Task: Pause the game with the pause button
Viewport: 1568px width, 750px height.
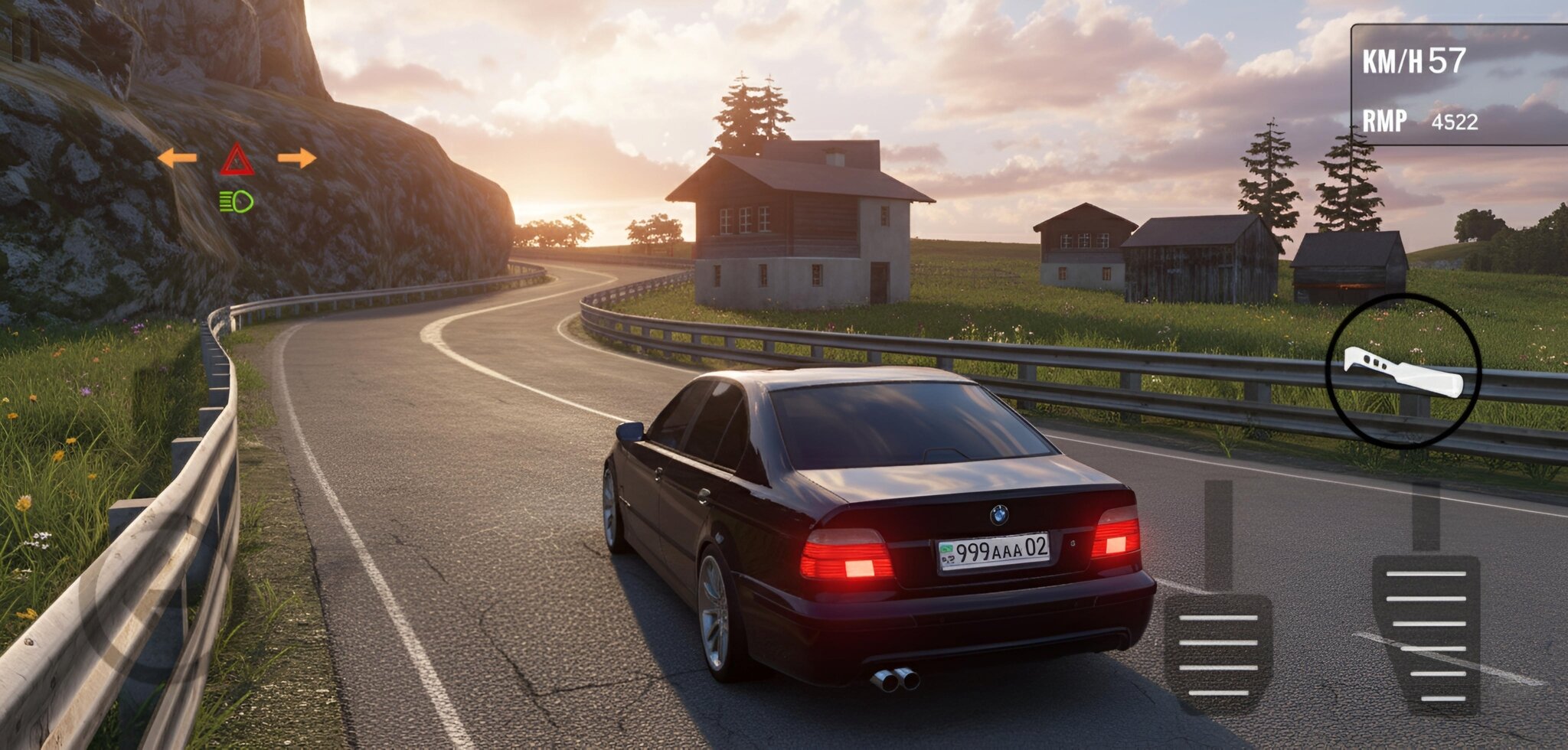Action: click(25, 38)
